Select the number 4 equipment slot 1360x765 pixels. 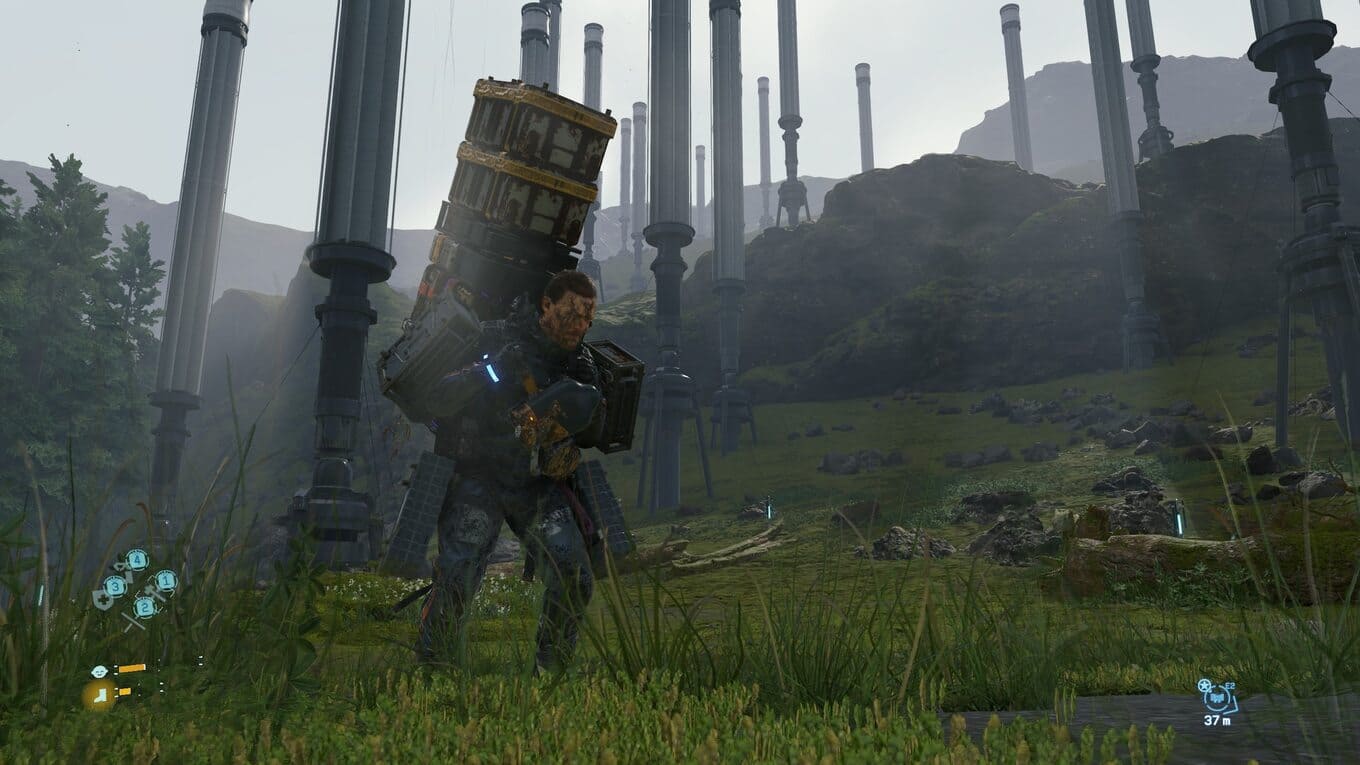(x=137, y=560)
